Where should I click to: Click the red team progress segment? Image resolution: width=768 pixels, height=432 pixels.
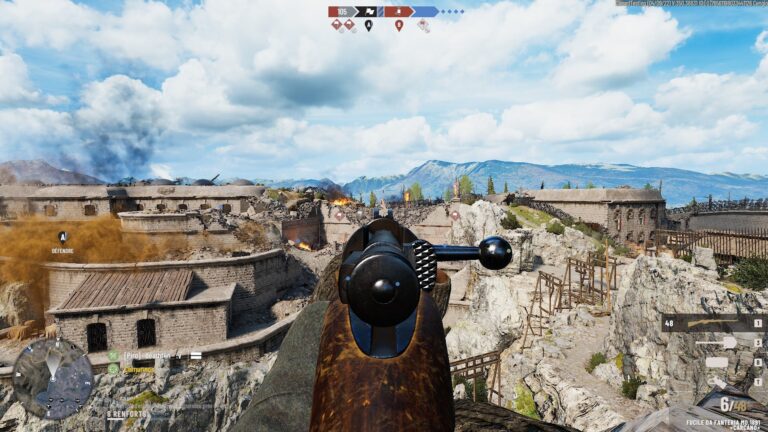click(399, 12)
